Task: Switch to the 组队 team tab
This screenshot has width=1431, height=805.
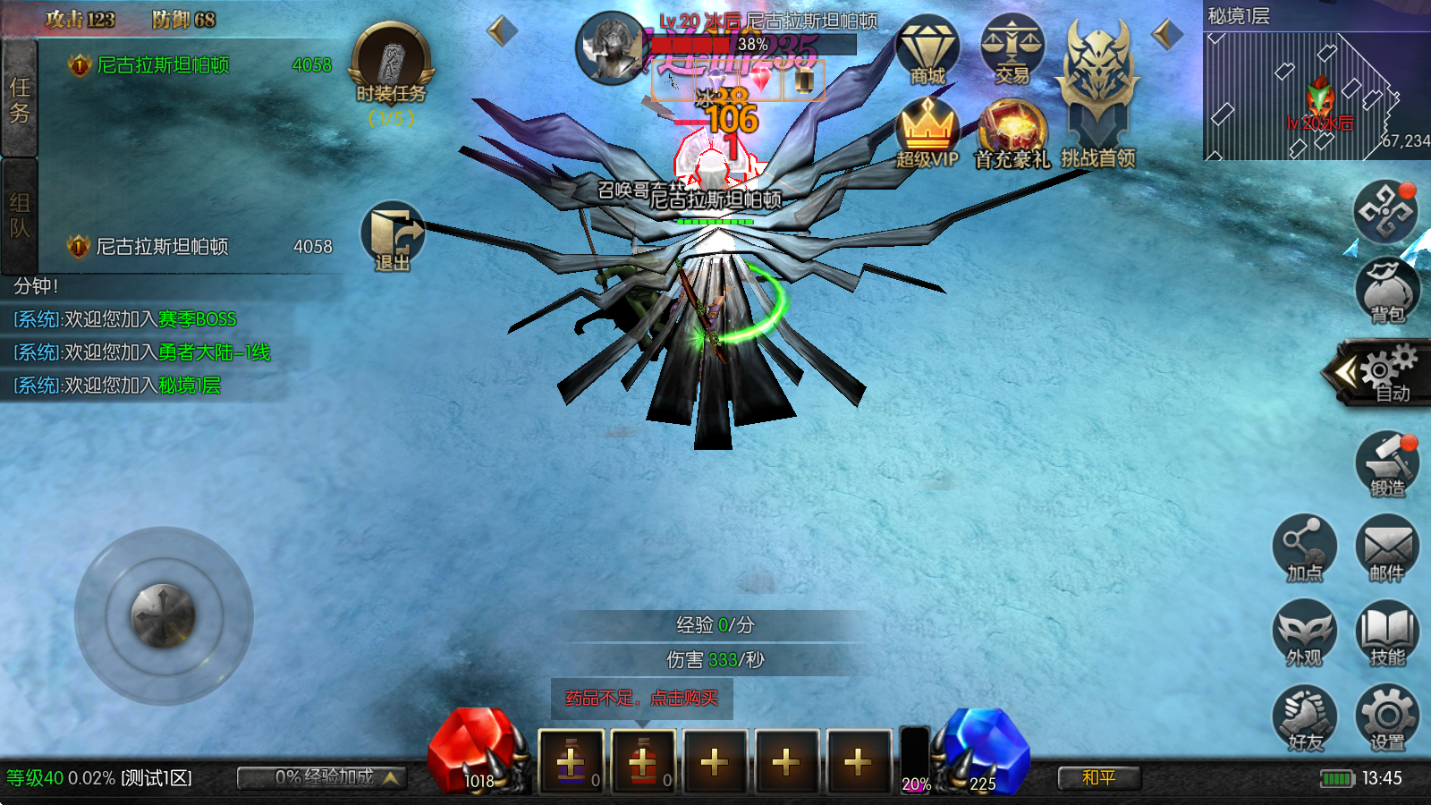Action: point(20,215)
